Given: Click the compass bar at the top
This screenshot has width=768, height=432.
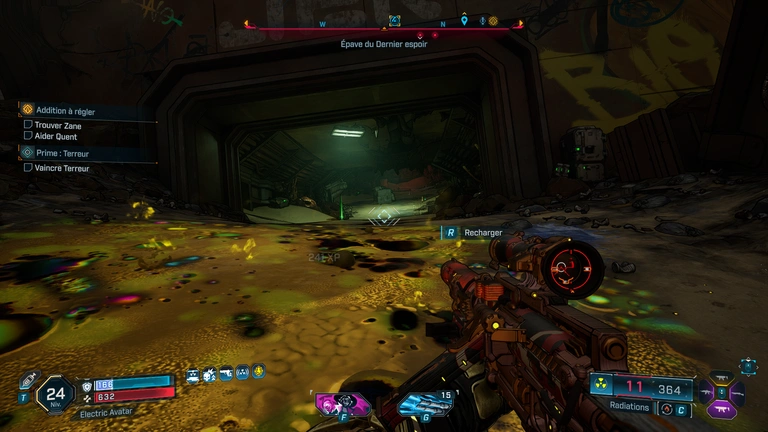Looking at the screenshot, I should [384, 26].
